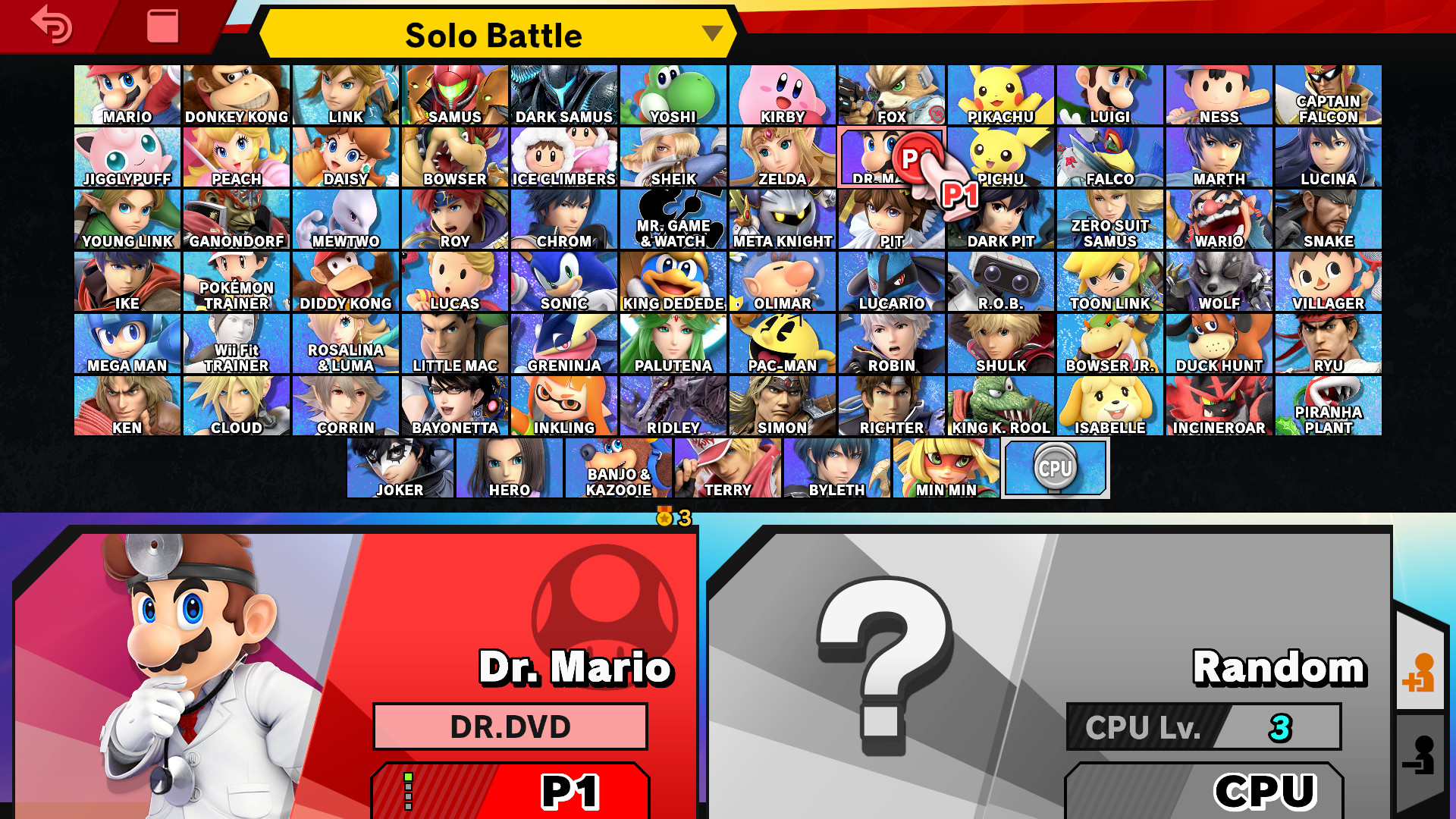Select the CPU toggle box beside Min Min
Viewport: 1456px width, 819px height.
coord(1055,467)
